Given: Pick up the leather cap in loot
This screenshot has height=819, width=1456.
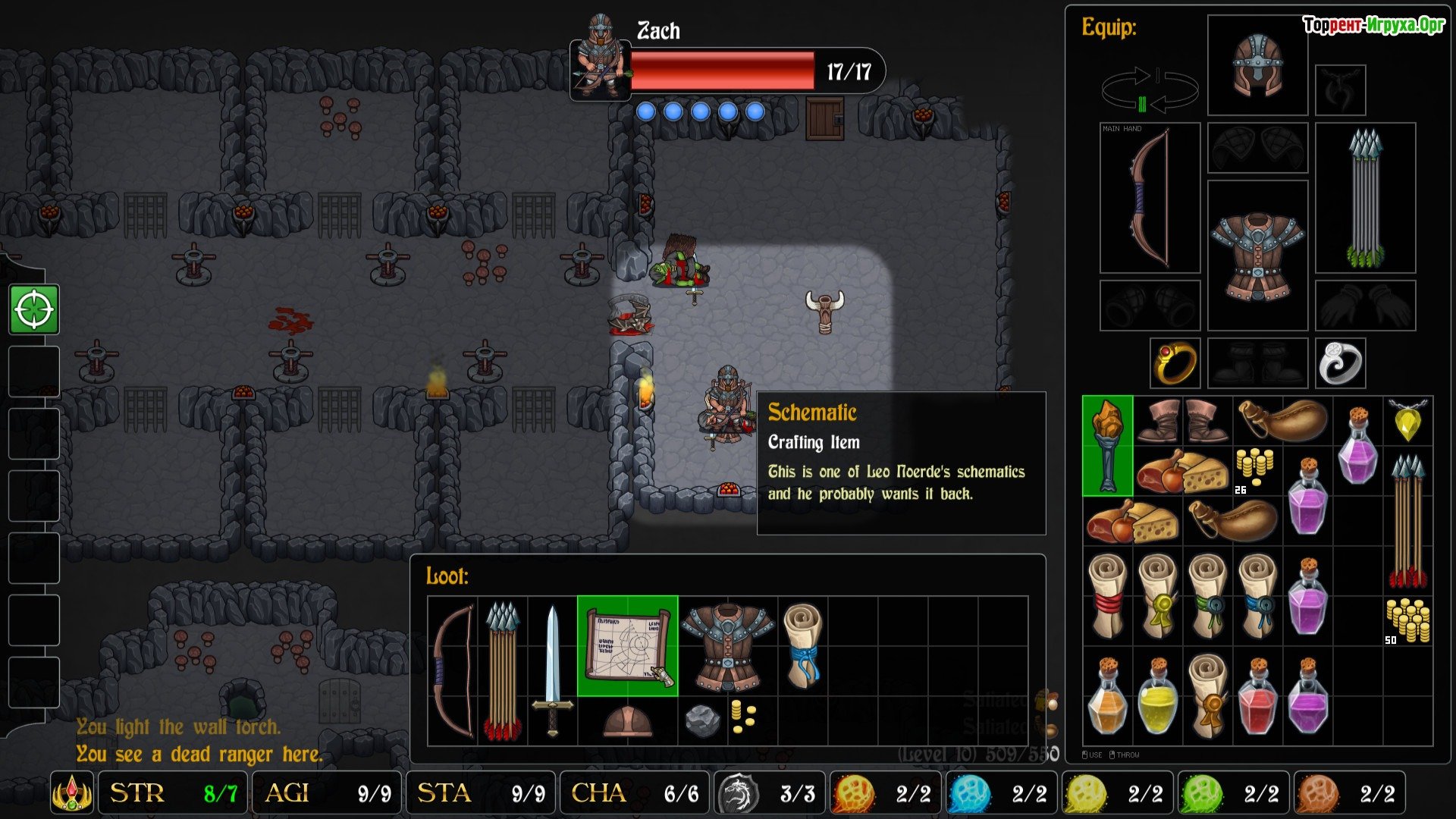Looking at the screenshot, I should (x=627, y=721).
